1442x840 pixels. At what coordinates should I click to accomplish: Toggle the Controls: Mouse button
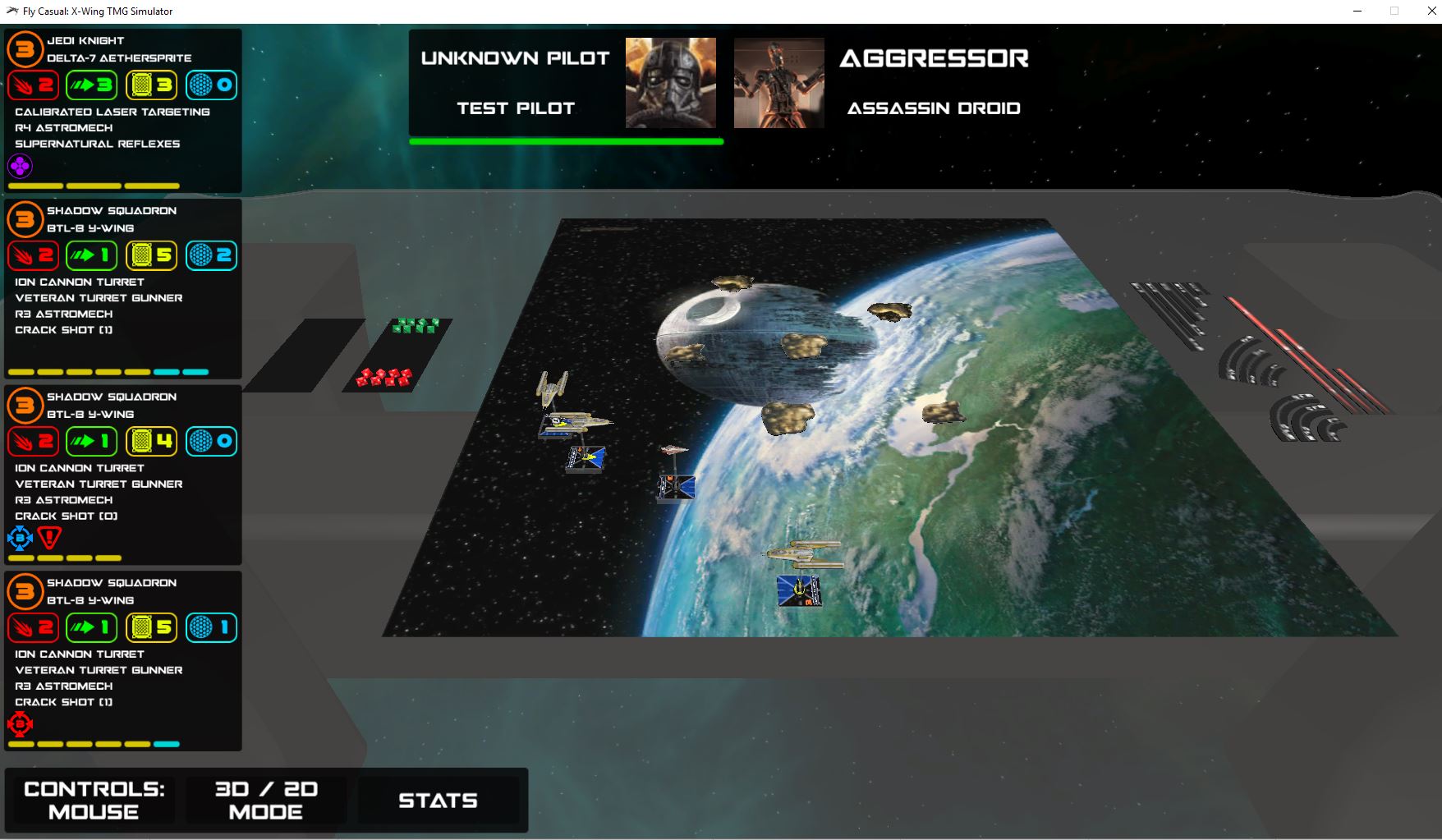(x=94, y=800)
